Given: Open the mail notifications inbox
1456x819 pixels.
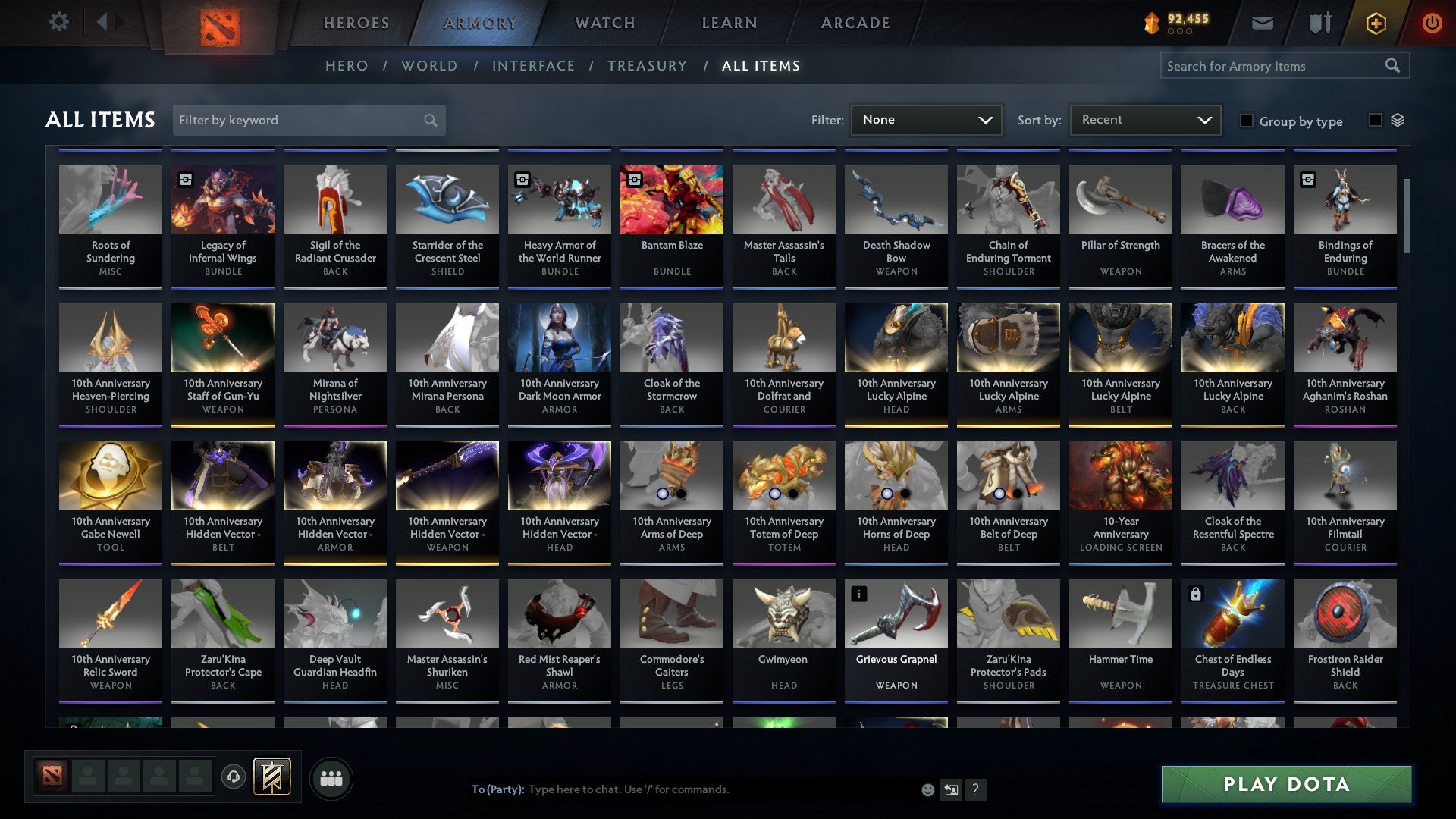Looking at the screenshot, I should coord(1263,23).
